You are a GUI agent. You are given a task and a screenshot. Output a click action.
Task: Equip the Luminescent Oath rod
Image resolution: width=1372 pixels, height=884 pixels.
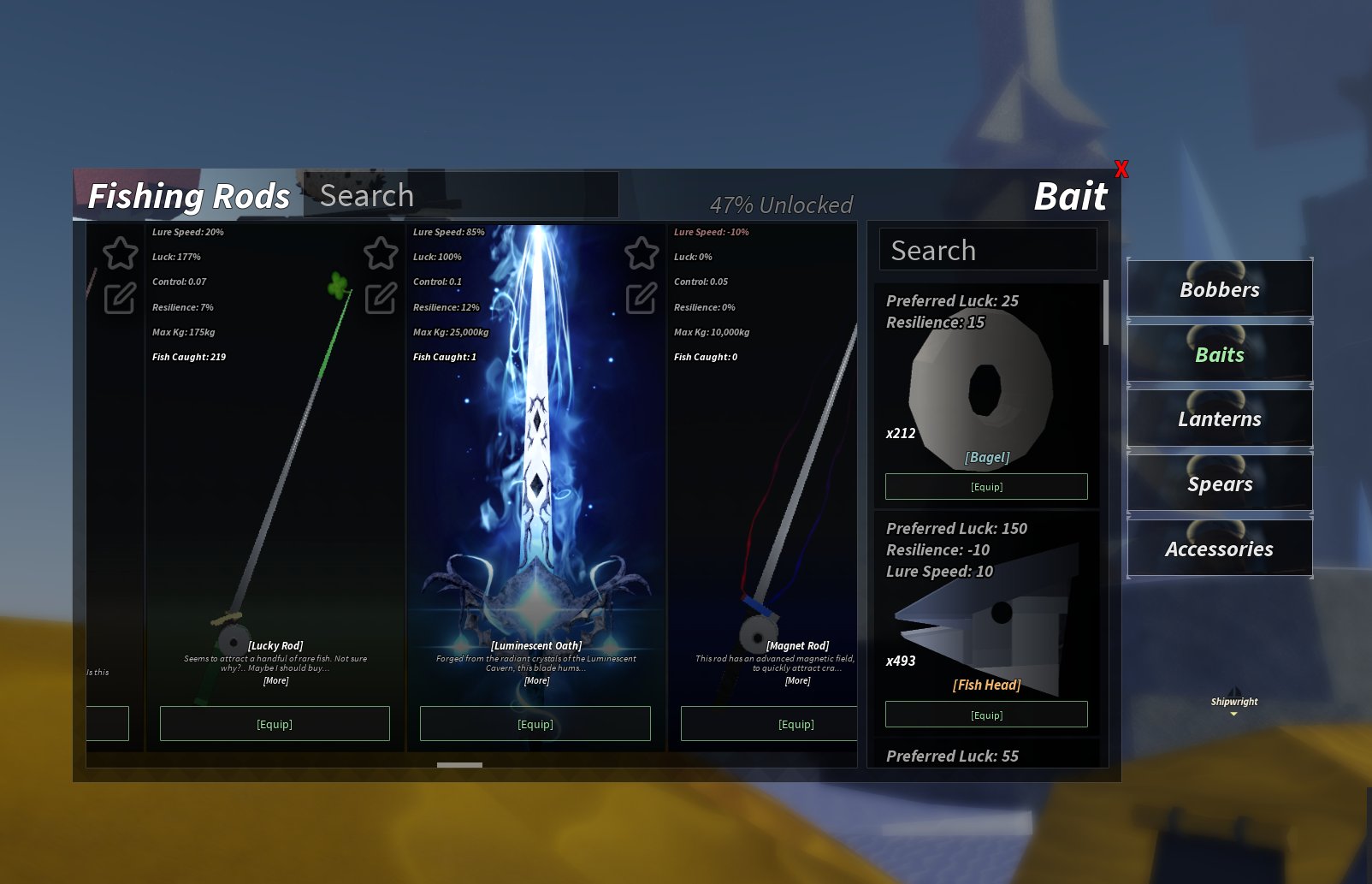pyautogui.click(x=535, y=724)
